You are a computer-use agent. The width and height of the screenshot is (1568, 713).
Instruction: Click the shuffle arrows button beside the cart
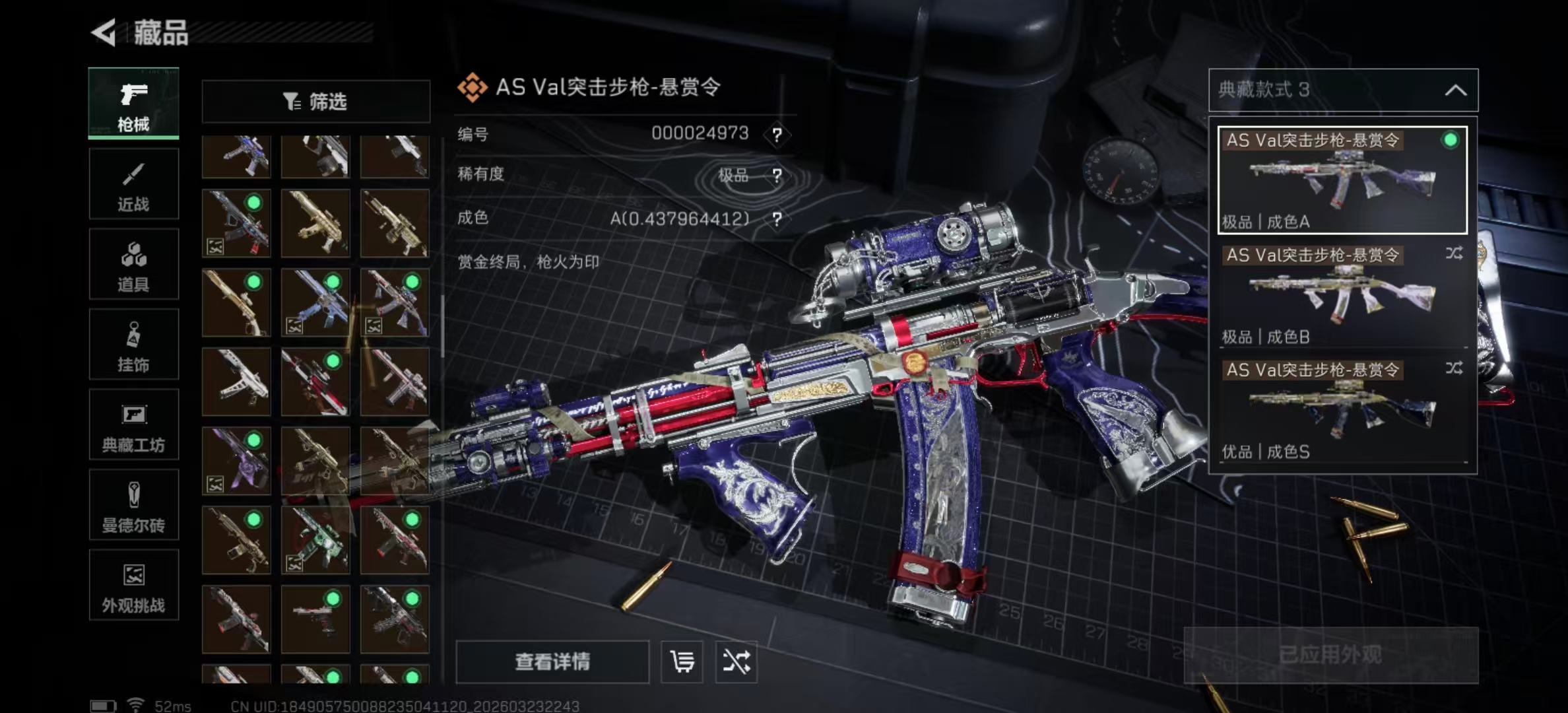pyautogui.click(x=736, y=662)
